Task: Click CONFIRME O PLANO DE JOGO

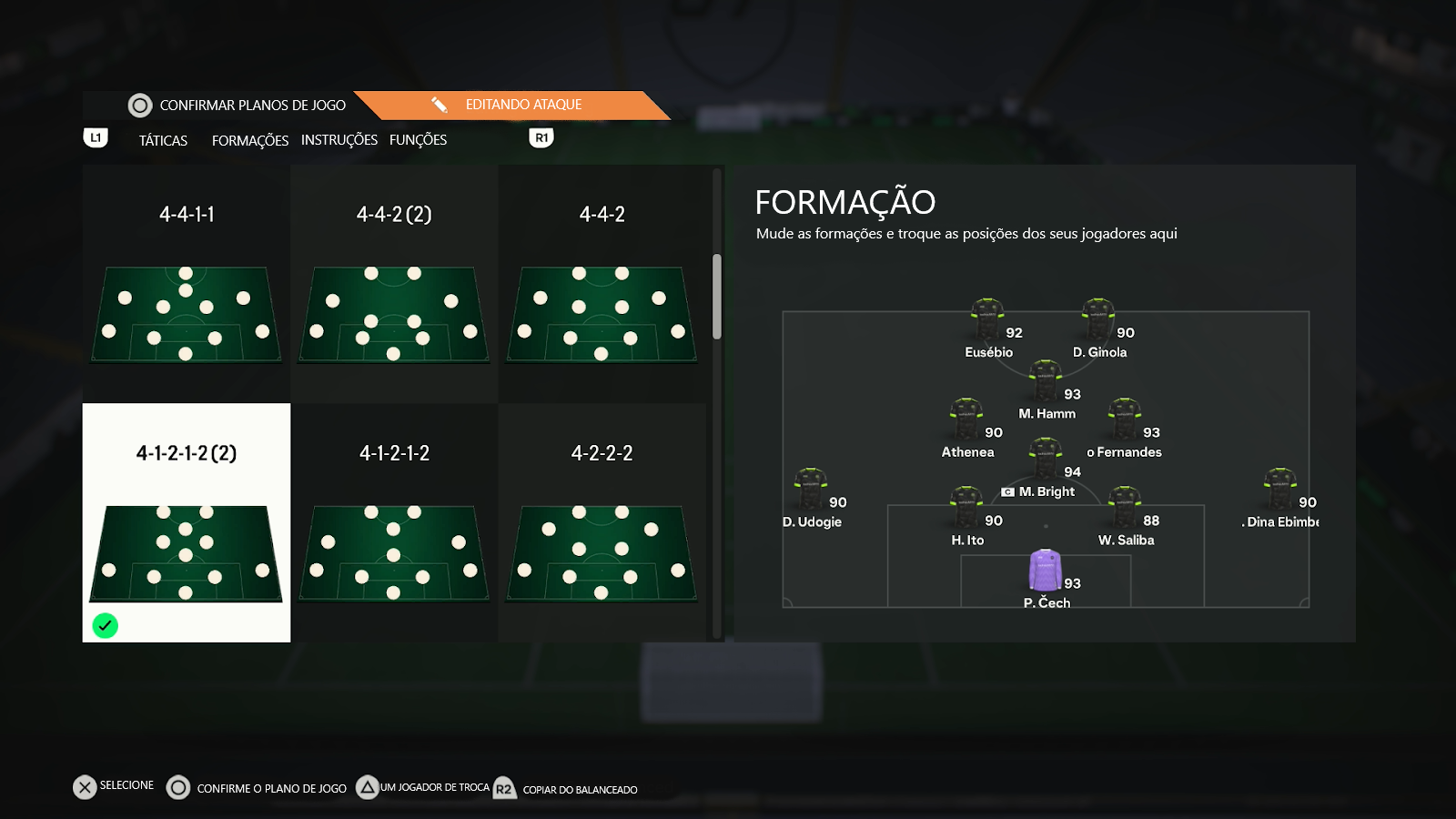Action: tap(271, 788)
